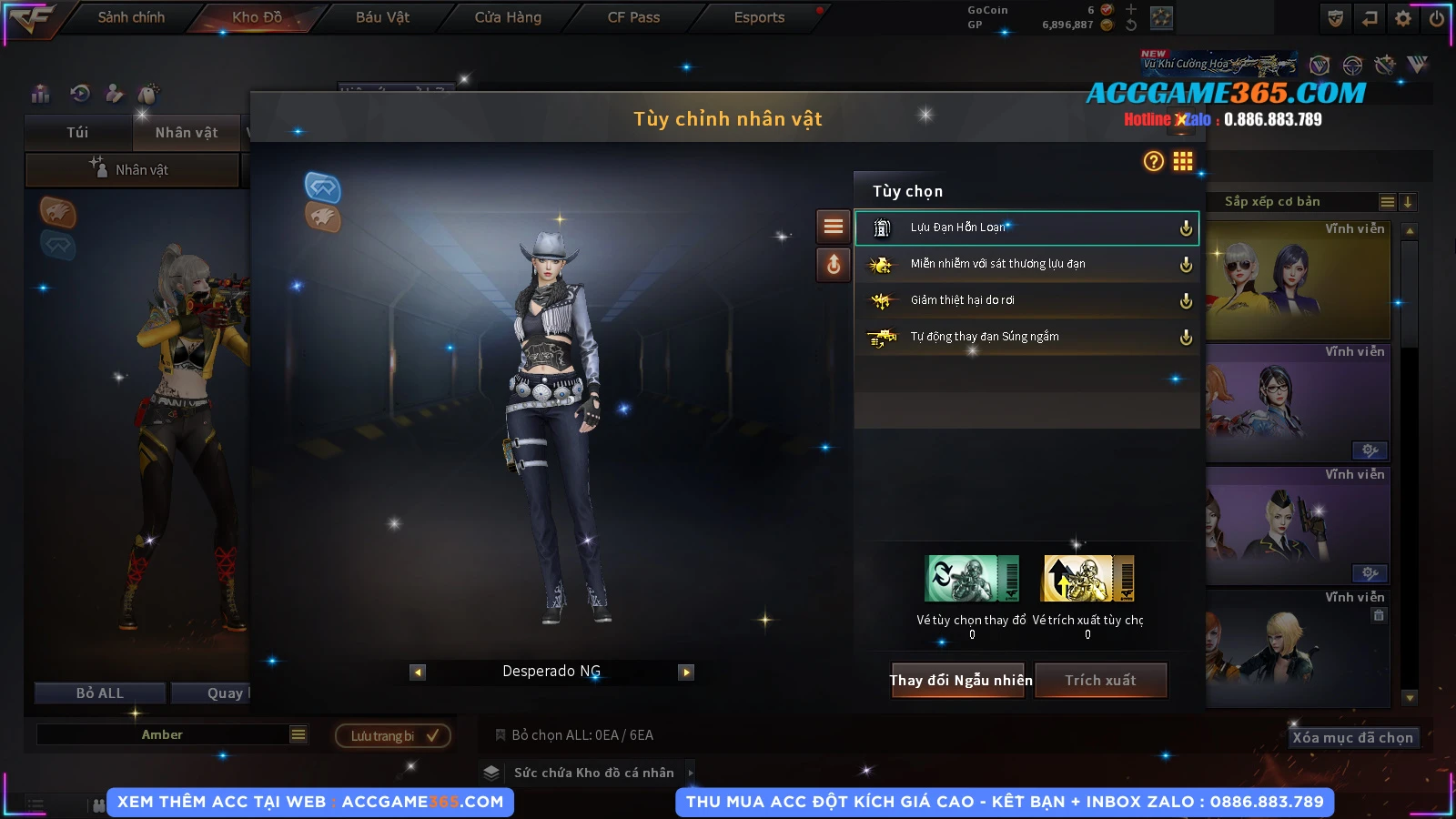The height and width of the screenshot is (819, 1456).
Task: Click the Lưu trang bị button
Action: 393,735
